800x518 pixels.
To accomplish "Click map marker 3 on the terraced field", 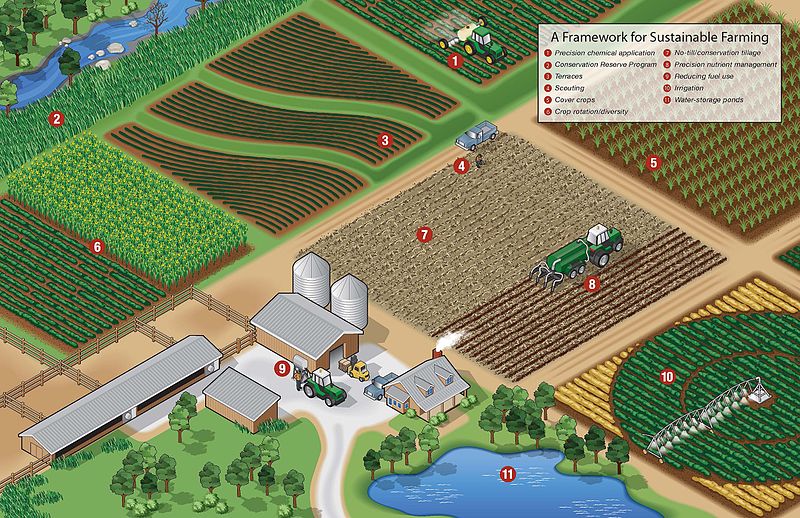I will 384,140.
